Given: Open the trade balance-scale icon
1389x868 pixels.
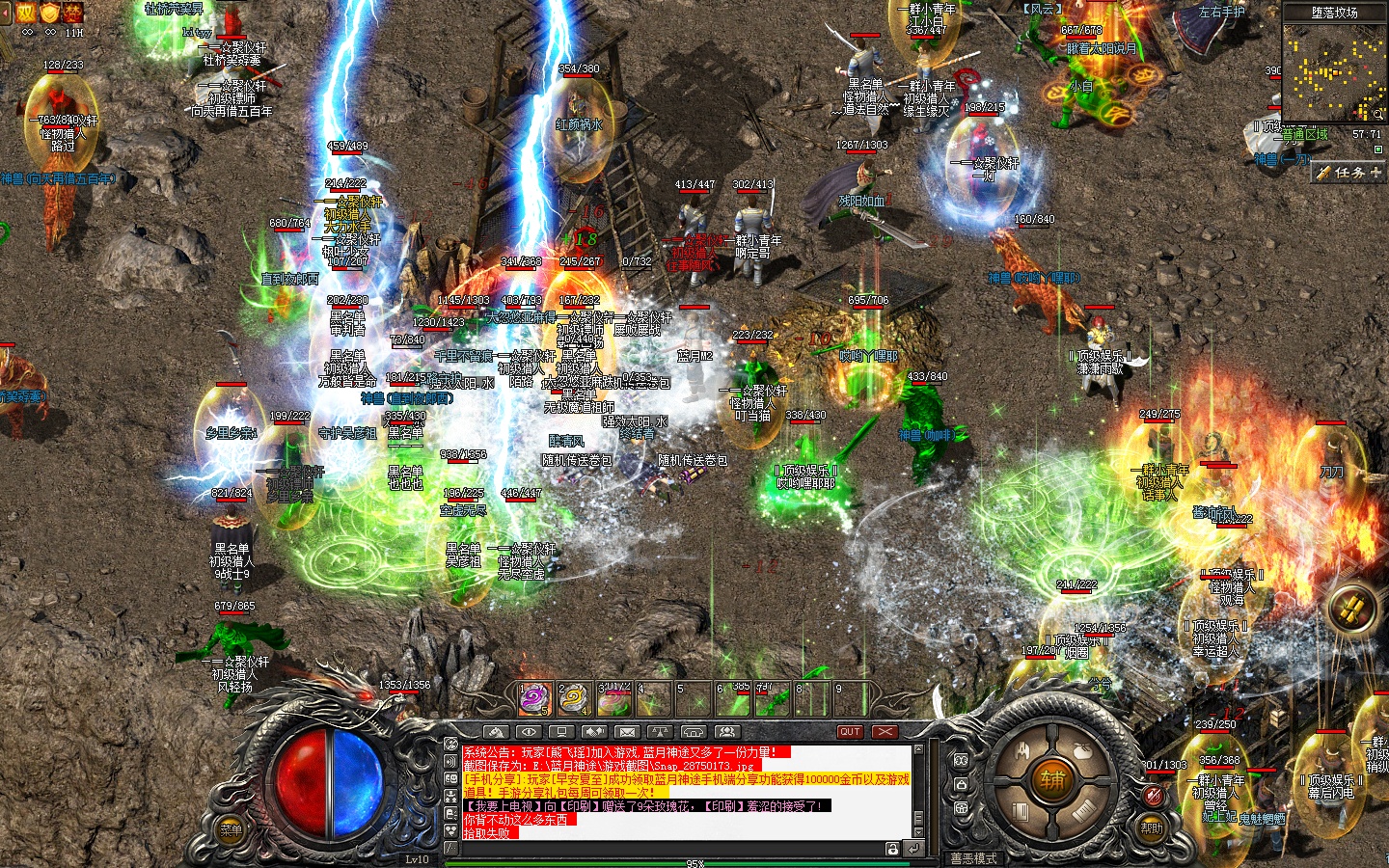Looking at the screenshot, I should (x=660, y=732).
